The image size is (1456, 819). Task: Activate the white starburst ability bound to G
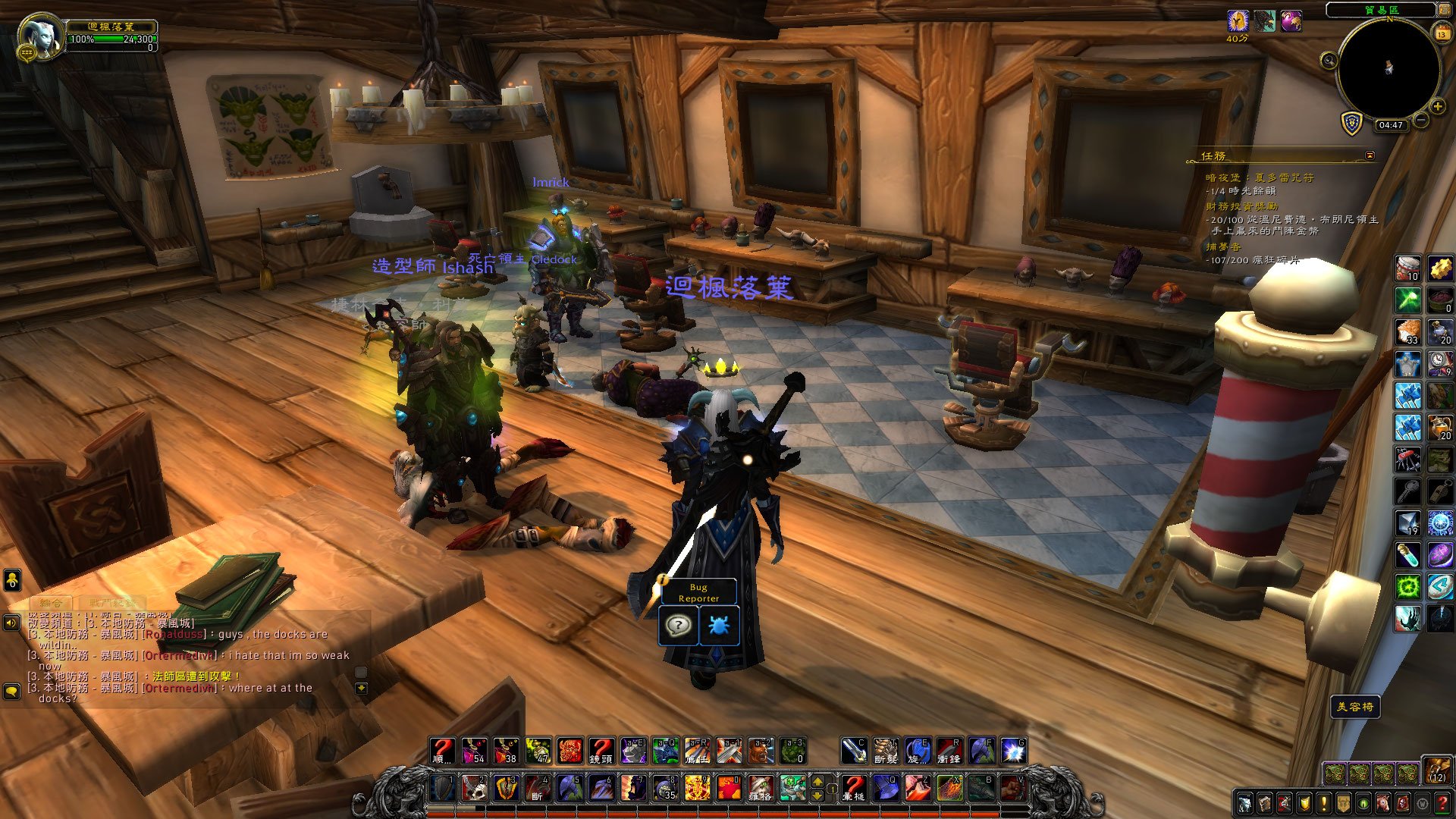tap(1013, 751)
